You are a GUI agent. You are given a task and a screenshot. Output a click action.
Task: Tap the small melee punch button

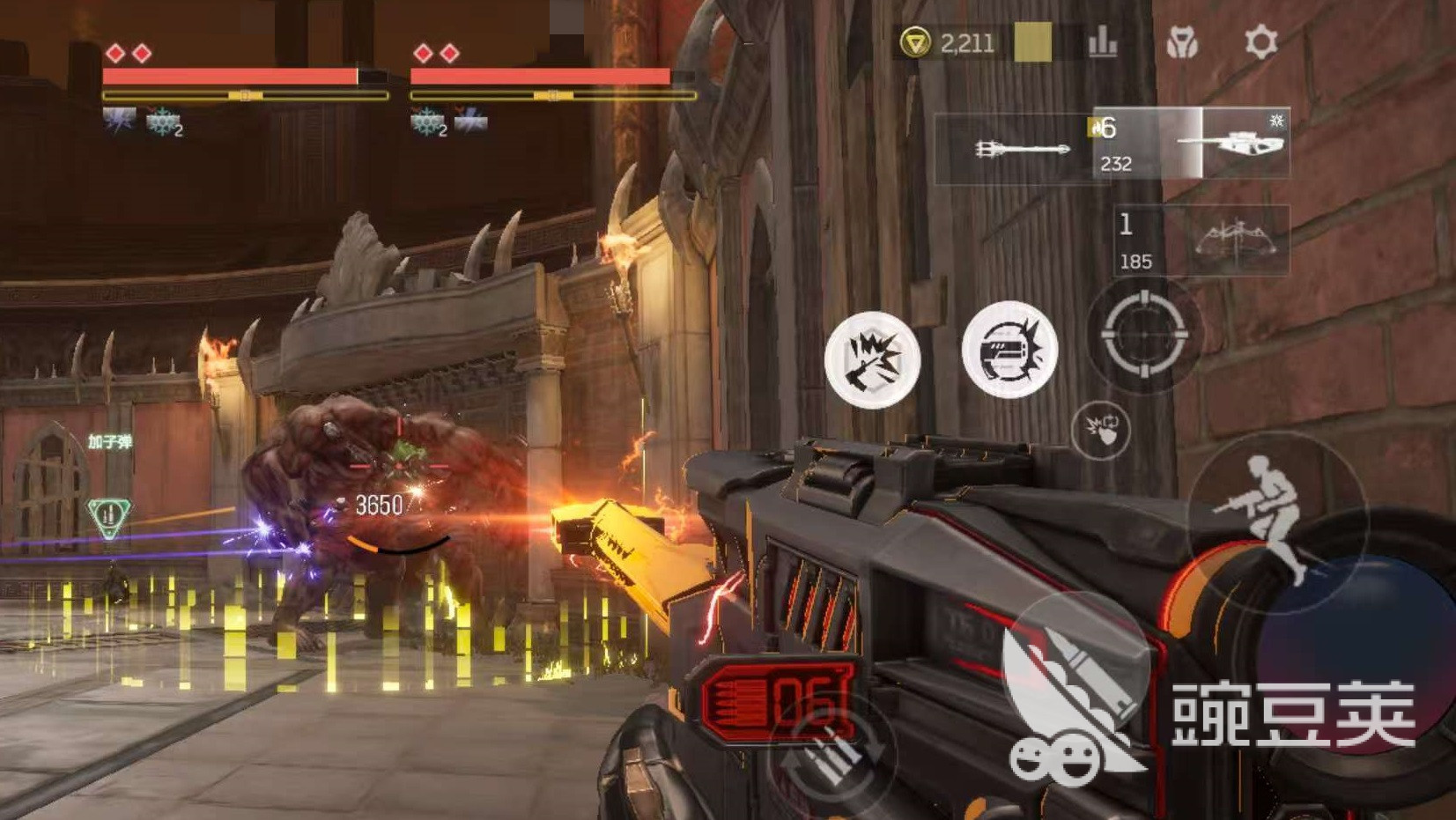(1101, 430)
